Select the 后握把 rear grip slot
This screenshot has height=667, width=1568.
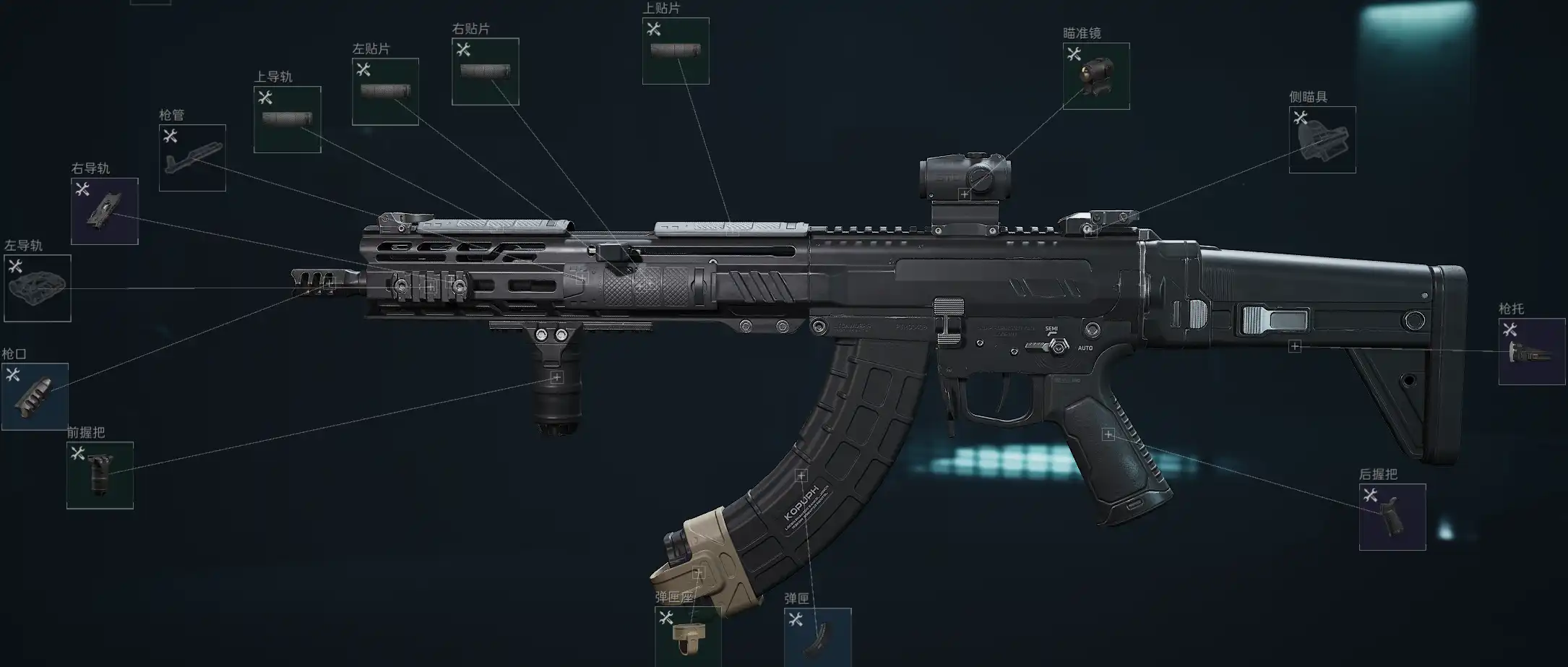pyautogui.click(x=1392, y=517)
